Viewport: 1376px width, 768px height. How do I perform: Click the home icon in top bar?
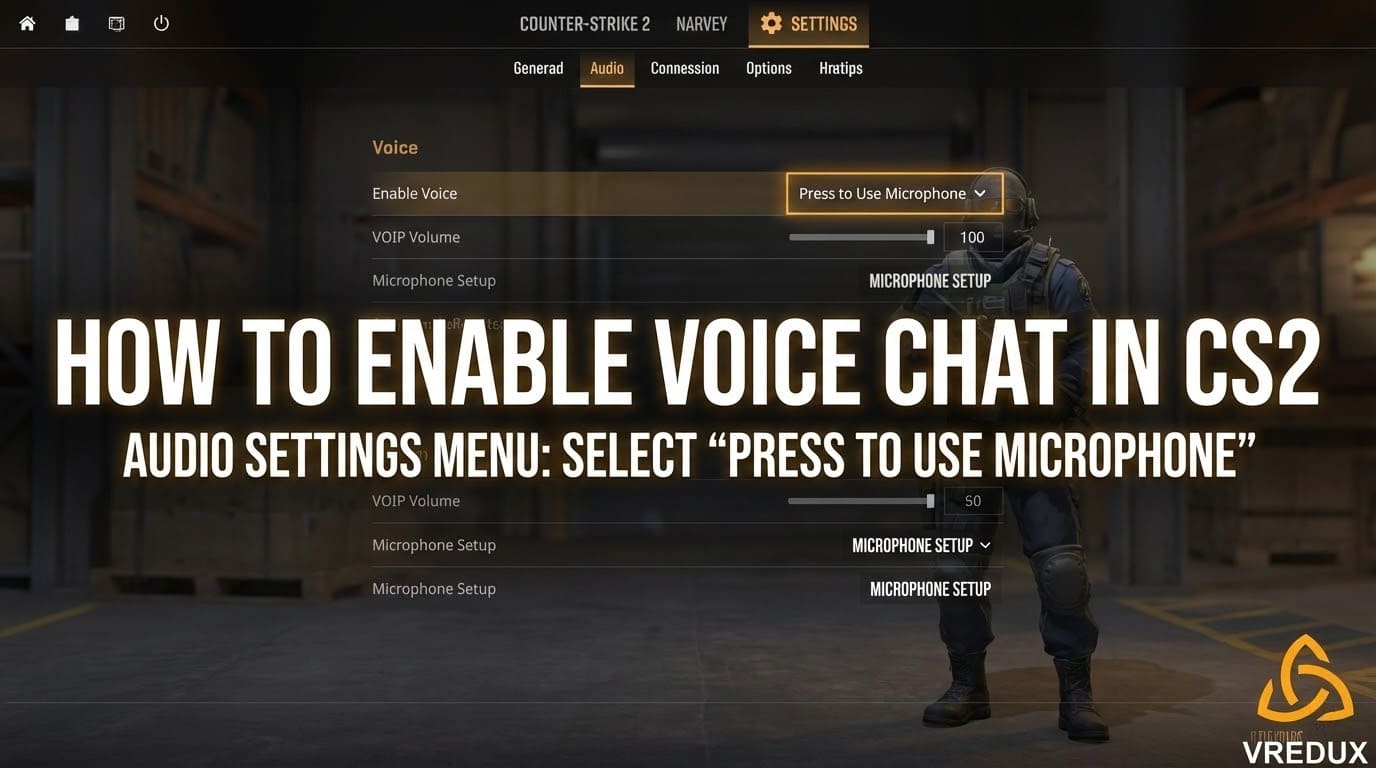(x=27, y=23)
